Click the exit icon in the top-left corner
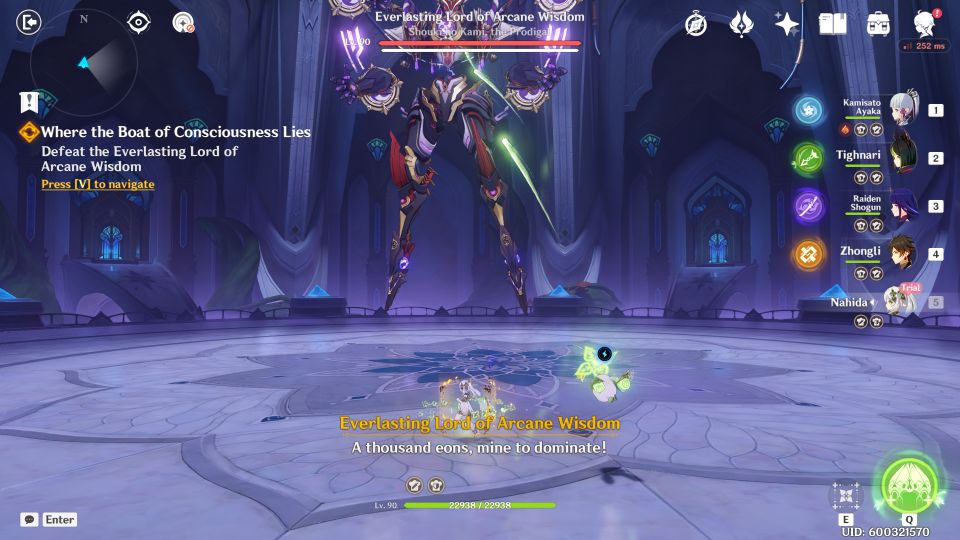Image resolution: width=960 pixels, height=540 pixels. coord(31,22)
